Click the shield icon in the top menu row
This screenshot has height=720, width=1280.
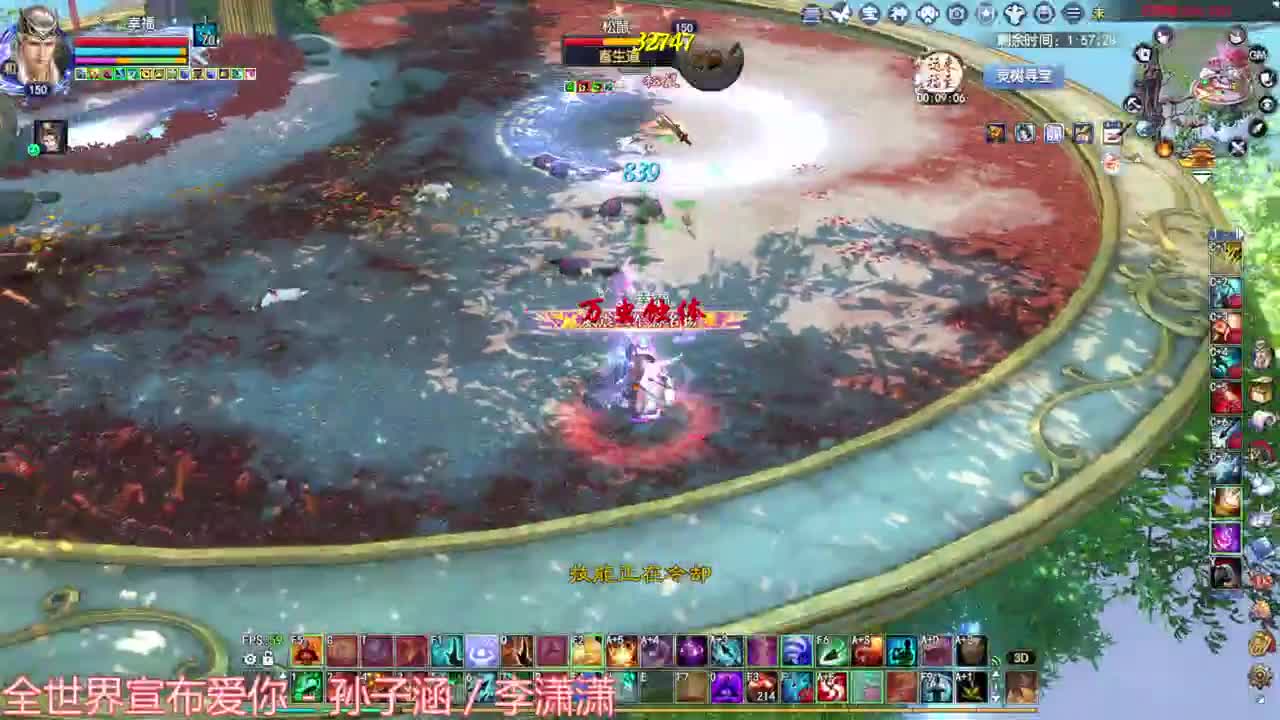tap(985, 13)
